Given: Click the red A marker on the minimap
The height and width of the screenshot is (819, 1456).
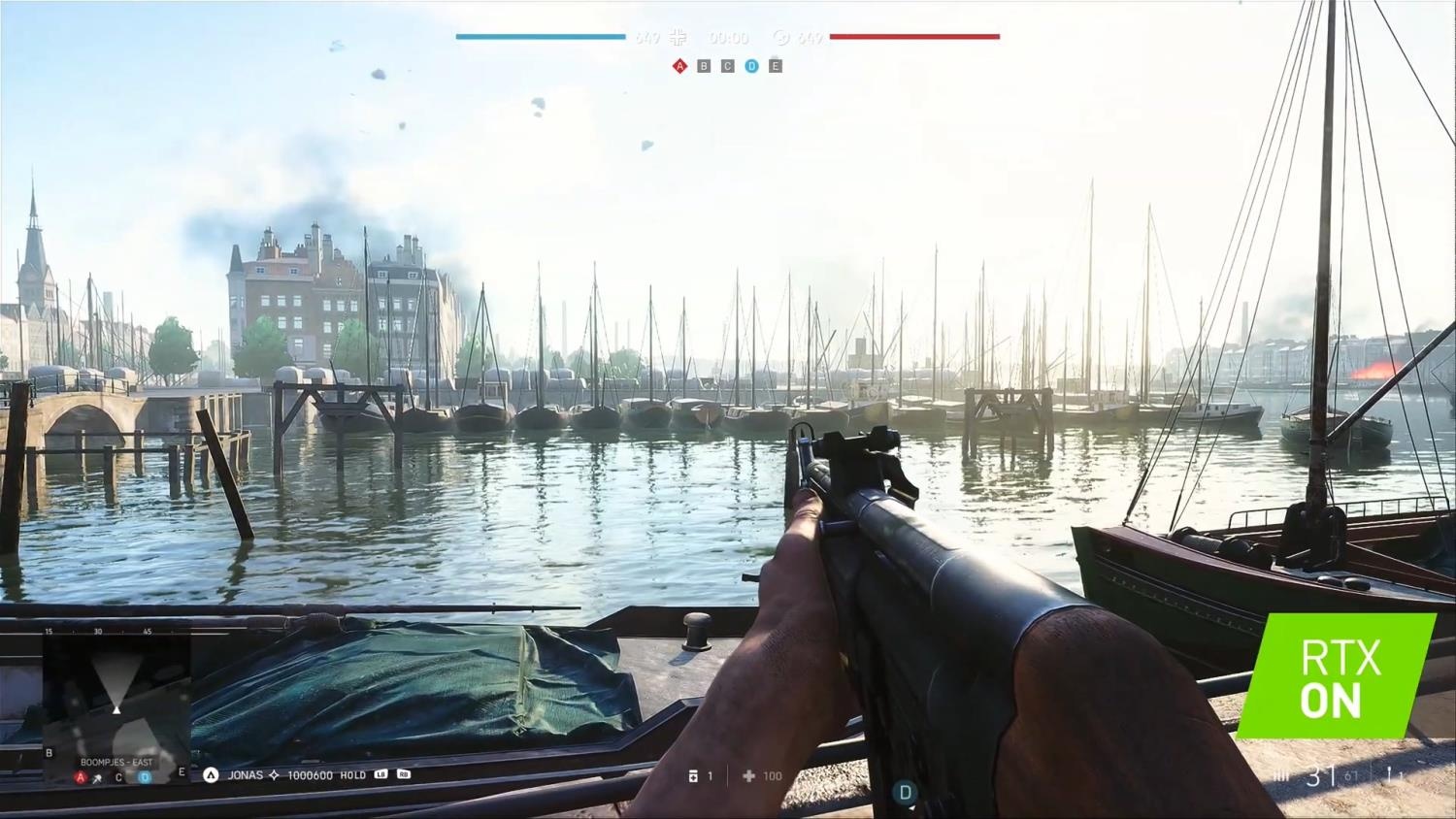Looking at the screenshot, I should 82,777.
